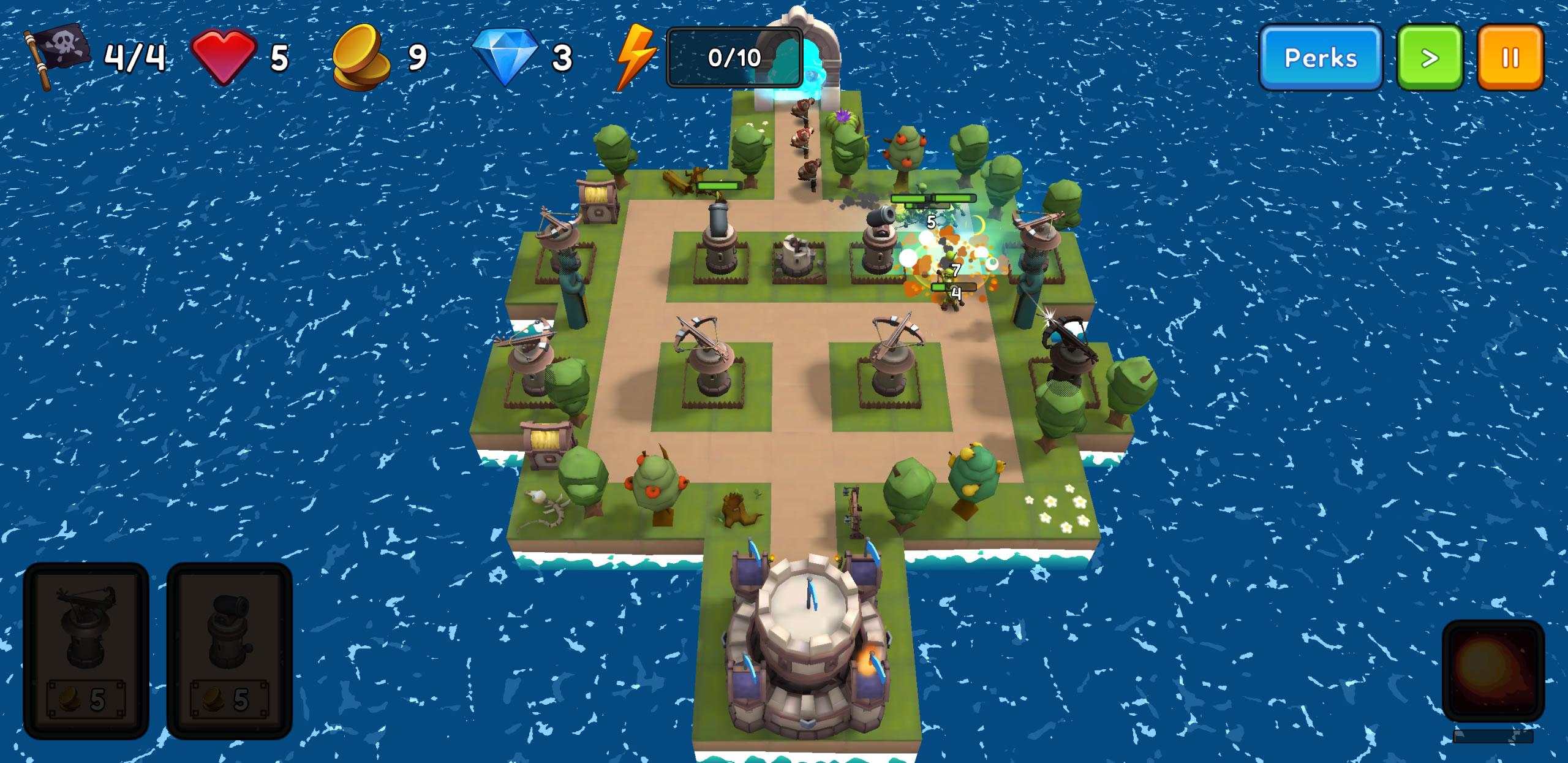Open the Perks menu
Image resolution: width=1568 pixels, height=763 pixels.
1320,58
